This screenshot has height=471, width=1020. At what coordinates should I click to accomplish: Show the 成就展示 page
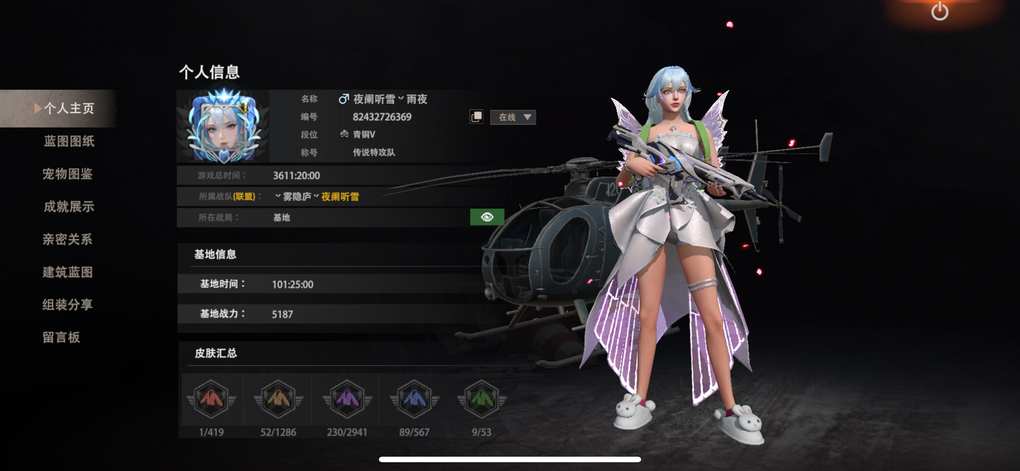[x=68, y=207]
